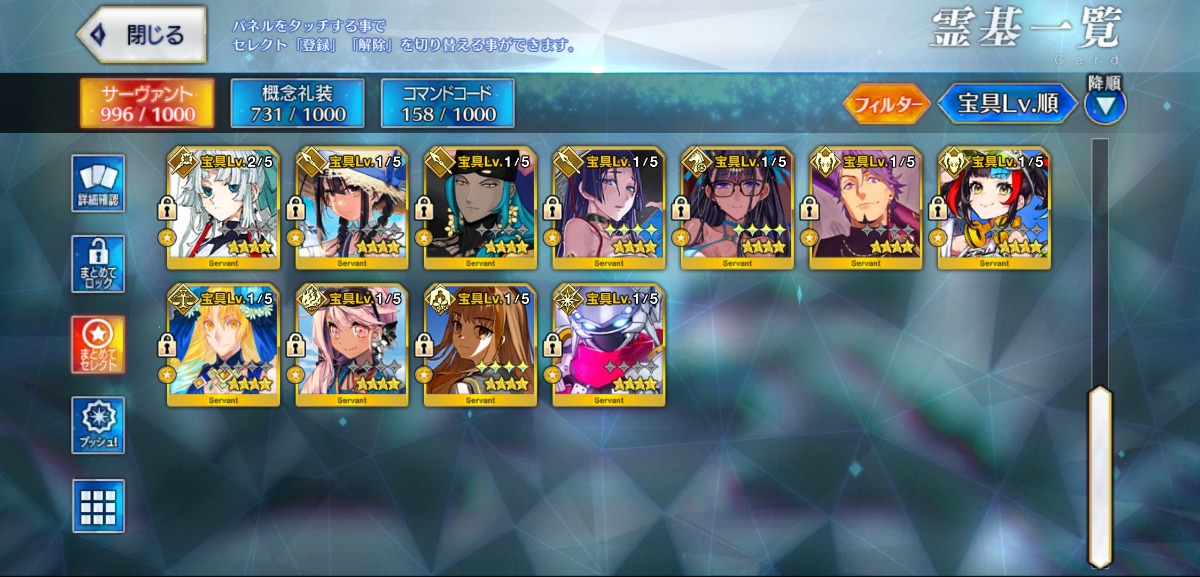Close the spirit origin list with 閉じる
1200x577 pixels.
point(142,35)
